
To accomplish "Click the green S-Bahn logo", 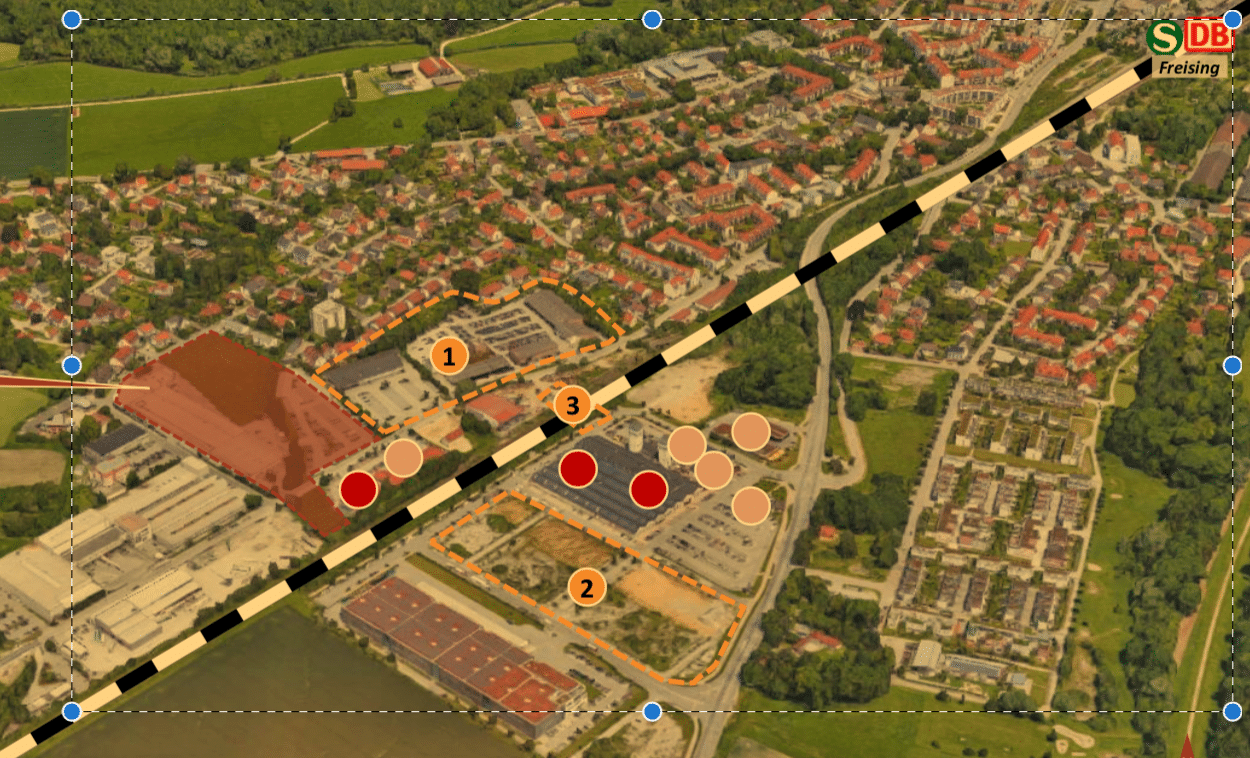I will pyautogui.click(x=1163, y=38).
